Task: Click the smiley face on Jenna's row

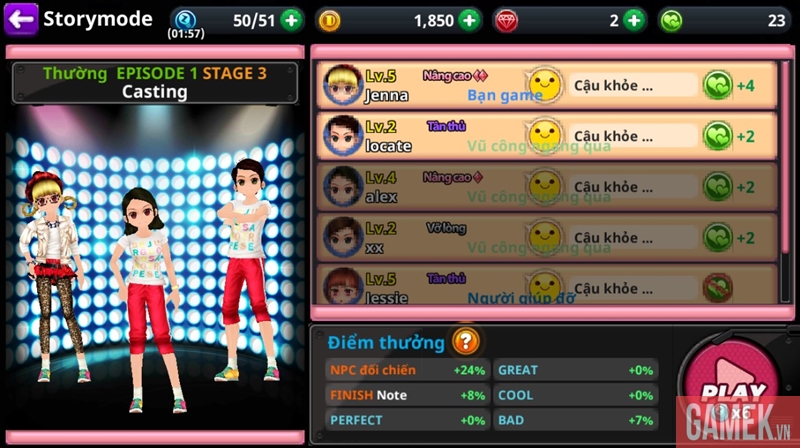Action: (x=544, y=84)
